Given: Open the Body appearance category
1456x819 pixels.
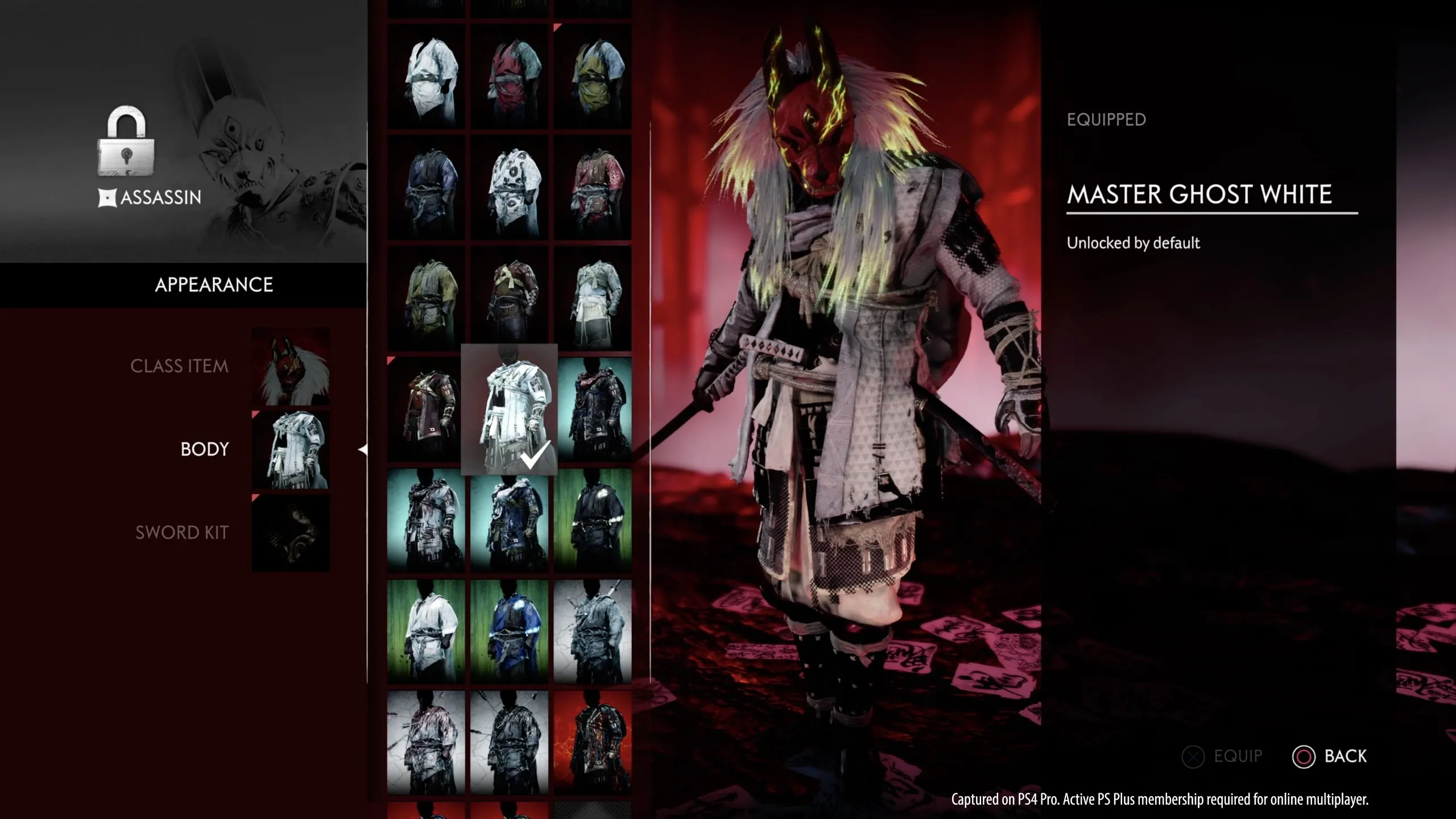Looking at the screenshot, I should click(204, 449).
